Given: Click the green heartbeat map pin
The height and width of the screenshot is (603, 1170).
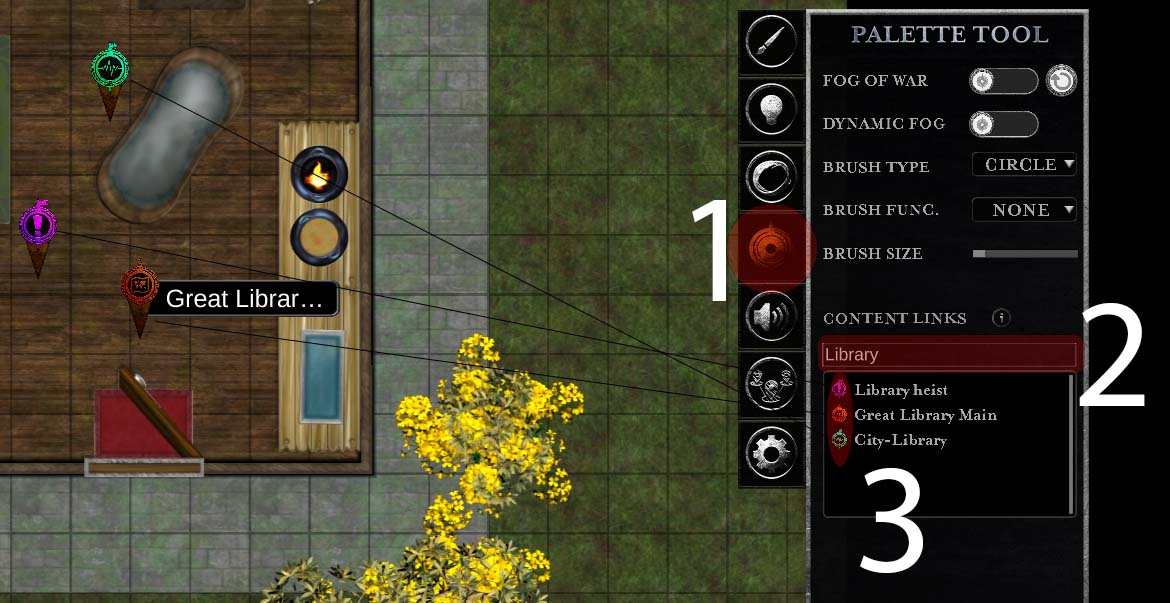Looking at the screenshot, I should click(x=110, y=70).
